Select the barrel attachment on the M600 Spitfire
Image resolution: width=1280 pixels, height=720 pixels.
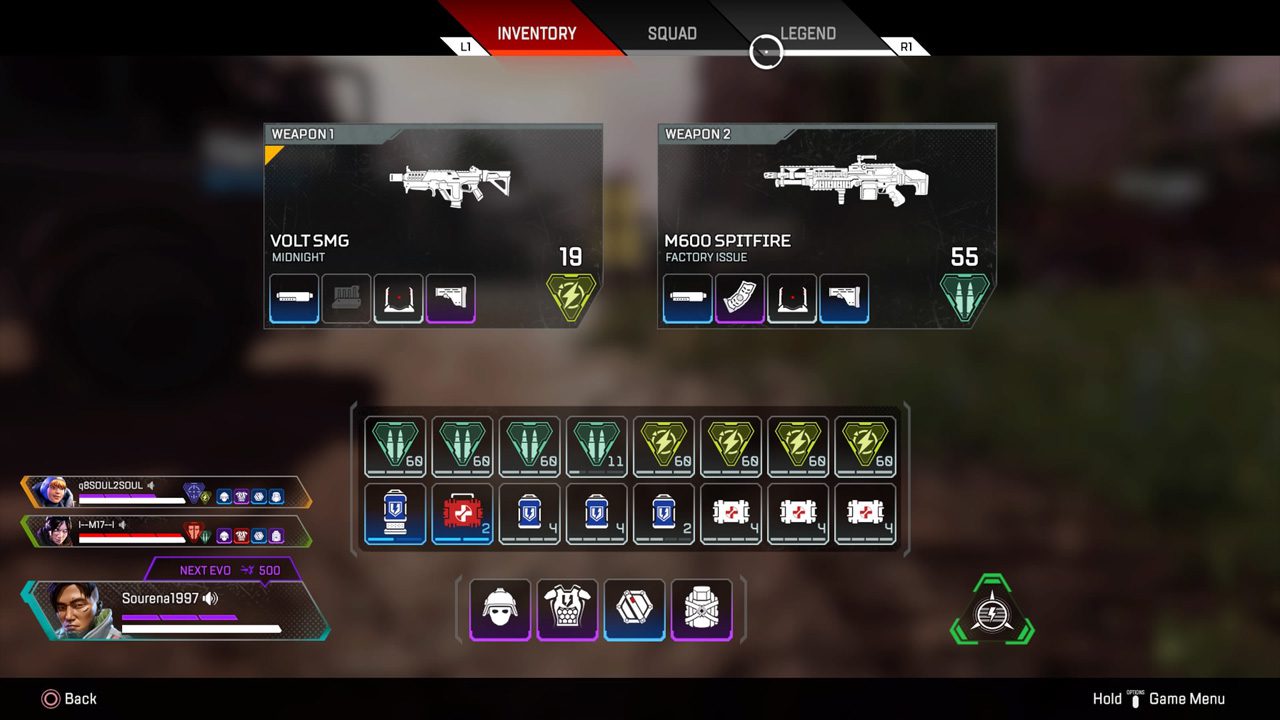point(688,299)
